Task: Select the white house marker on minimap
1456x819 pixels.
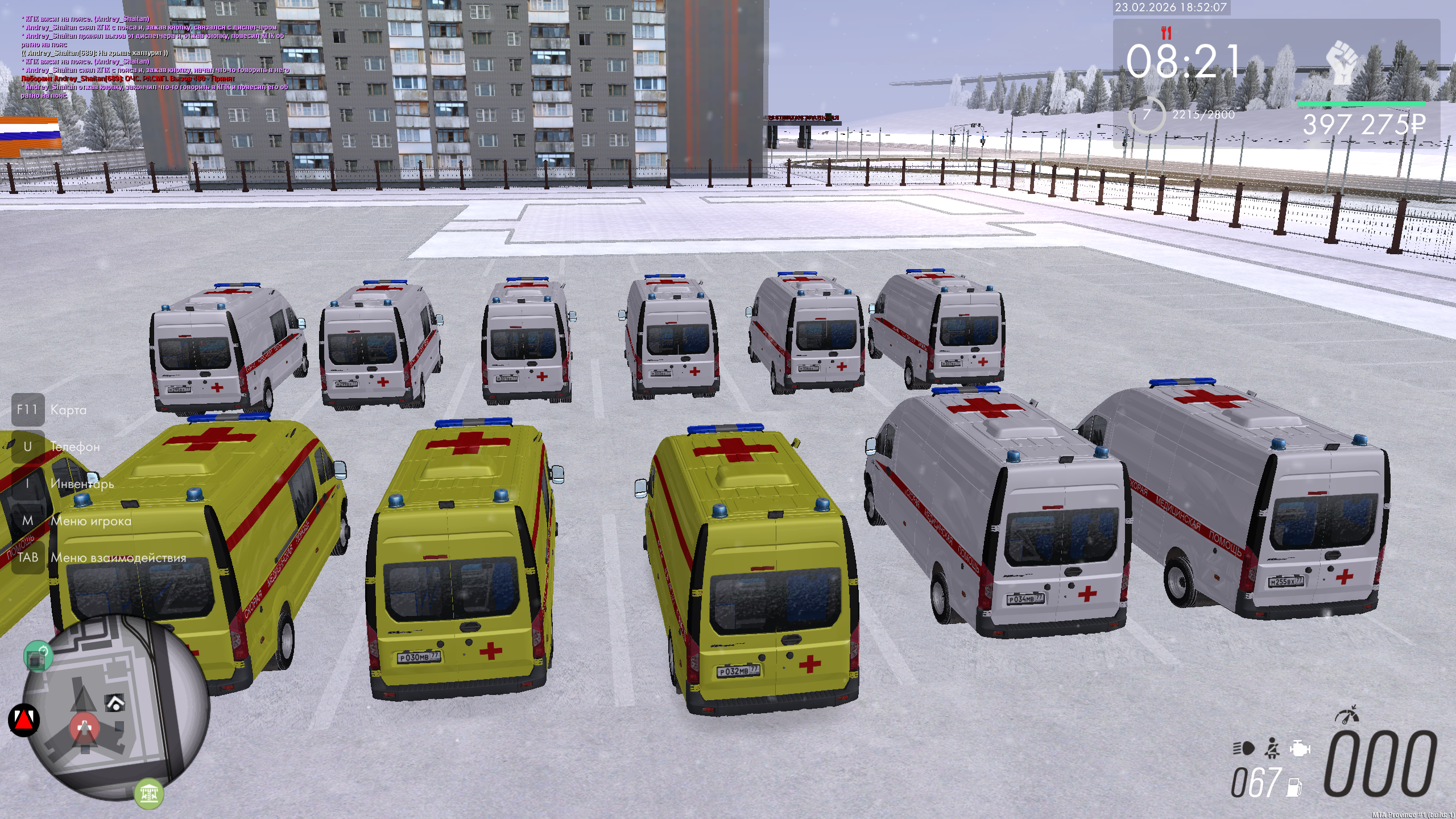Action: 115,704
